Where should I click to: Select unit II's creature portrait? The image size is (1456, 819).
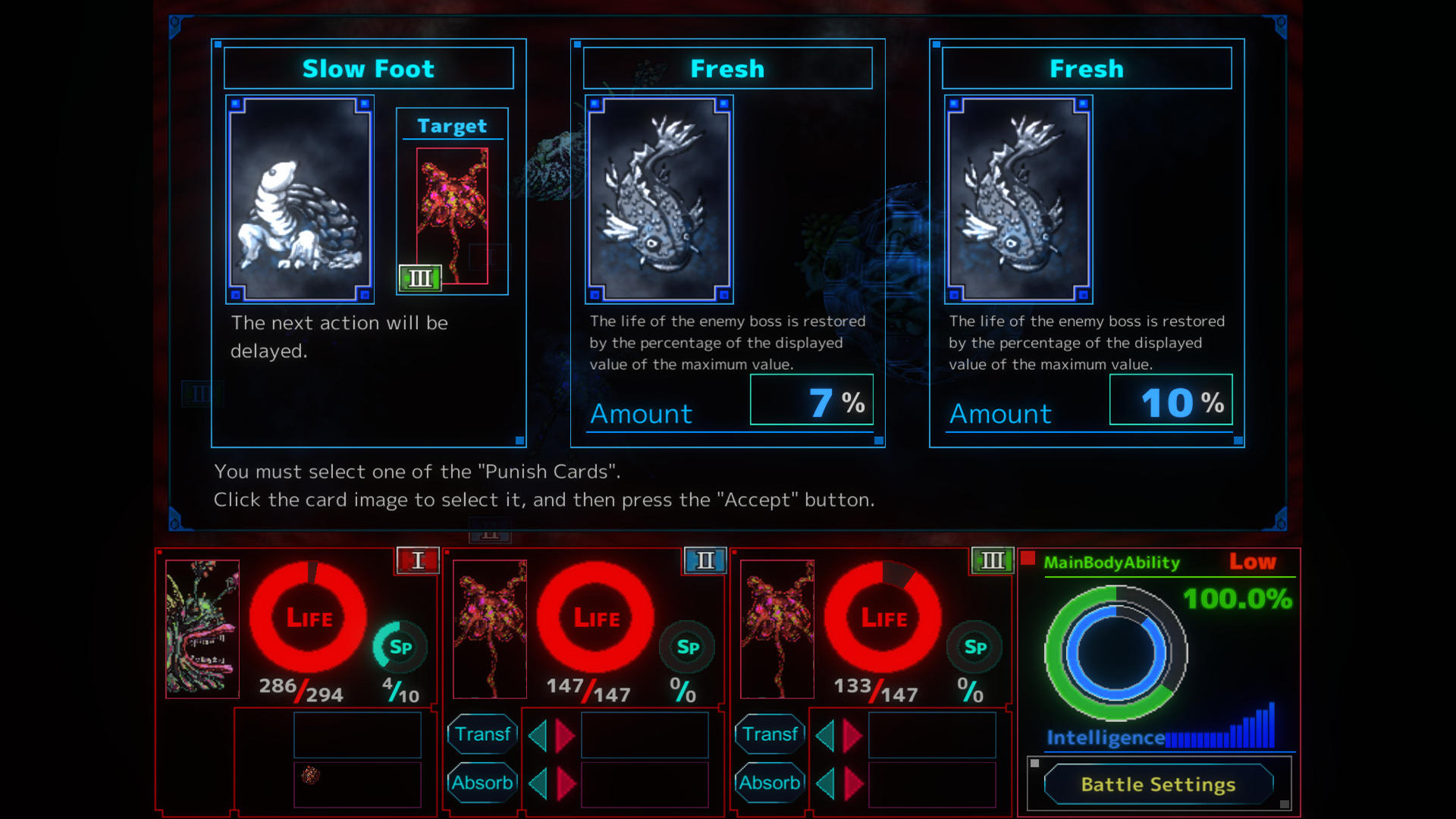490,629
